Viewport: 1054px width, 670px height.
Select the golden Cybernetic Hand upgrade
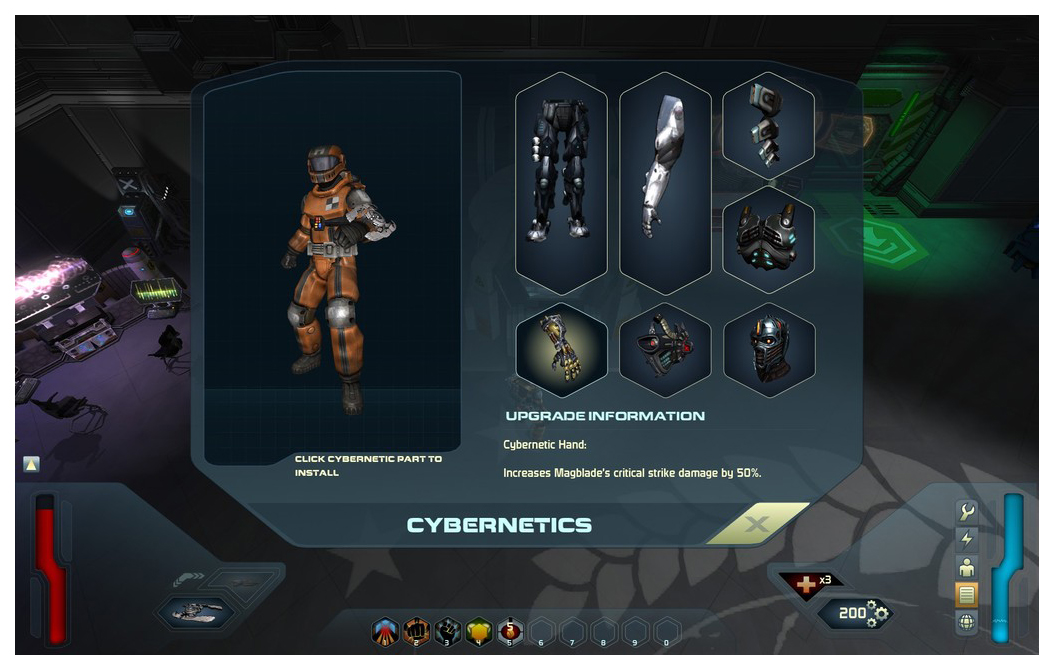tap(561, 350)
